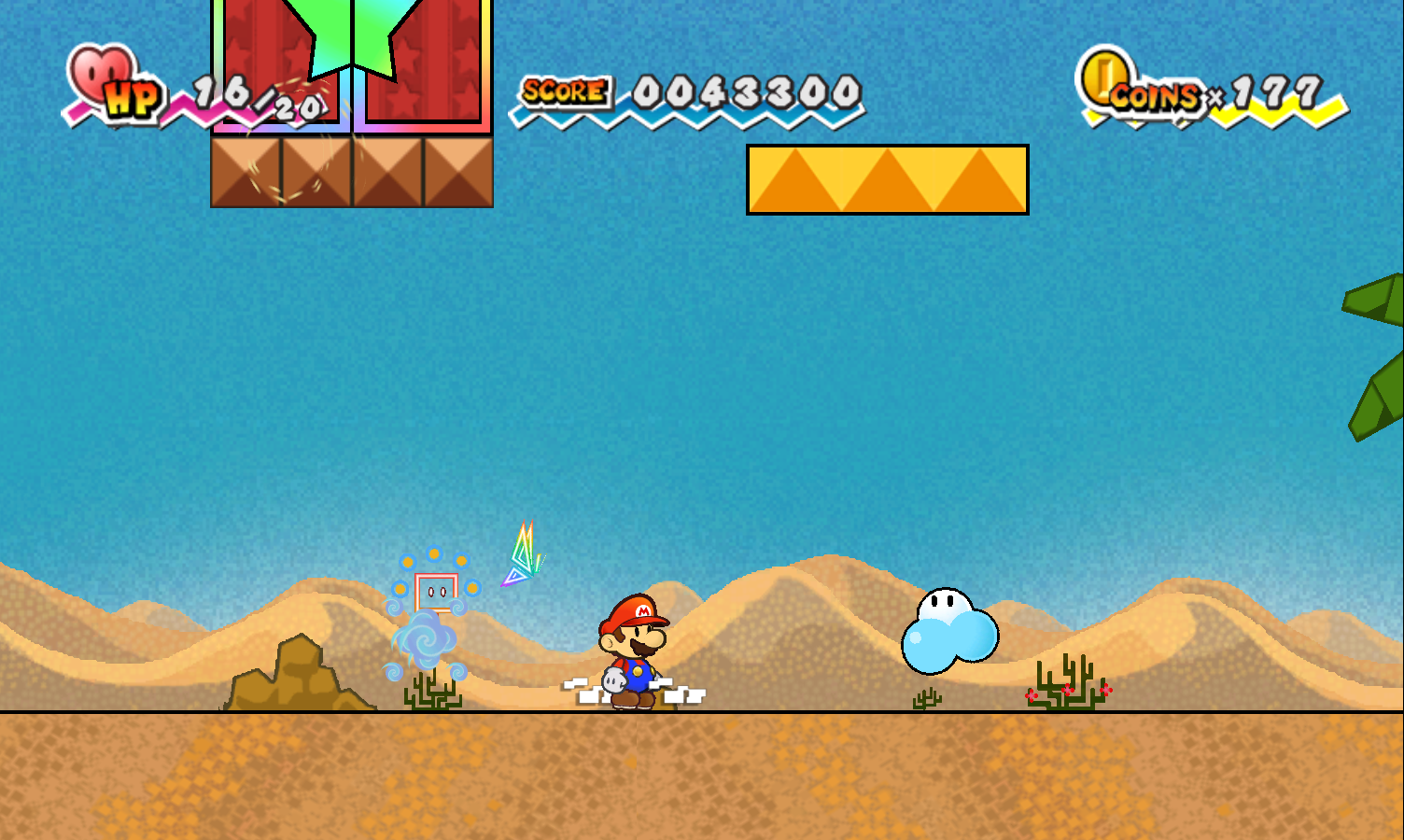Click the HP heart icon
The height and width of the screenshot is (840, 1404).
[x=96, y=73]
